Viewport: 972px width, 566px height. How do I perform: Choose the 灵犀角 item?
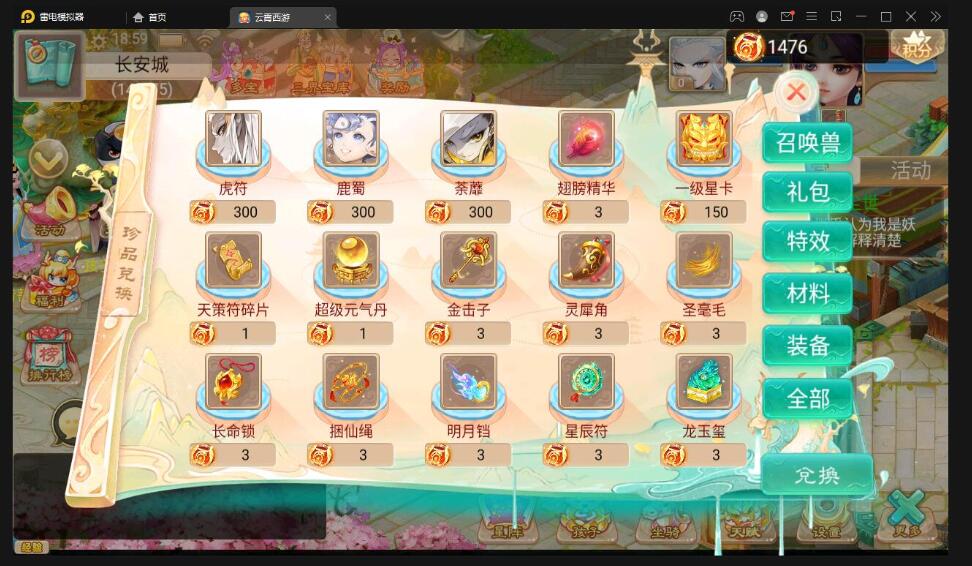pyautogui.click(x=586, y=261)
